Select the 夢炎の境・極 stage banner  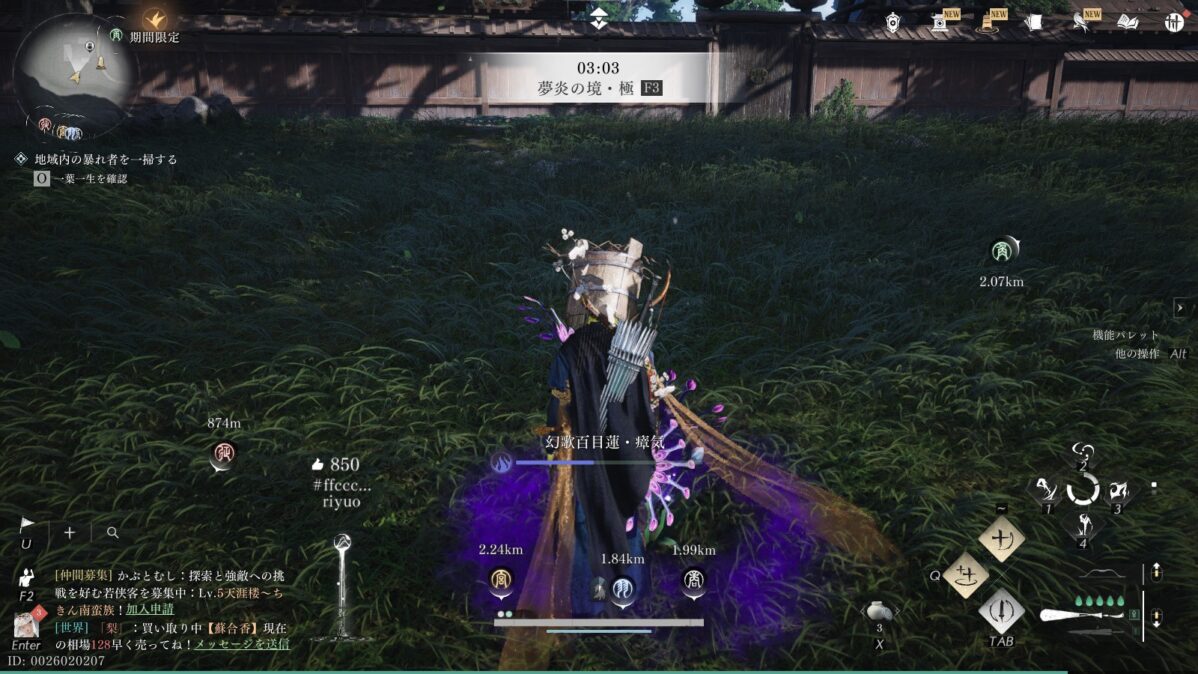(598, 78)
